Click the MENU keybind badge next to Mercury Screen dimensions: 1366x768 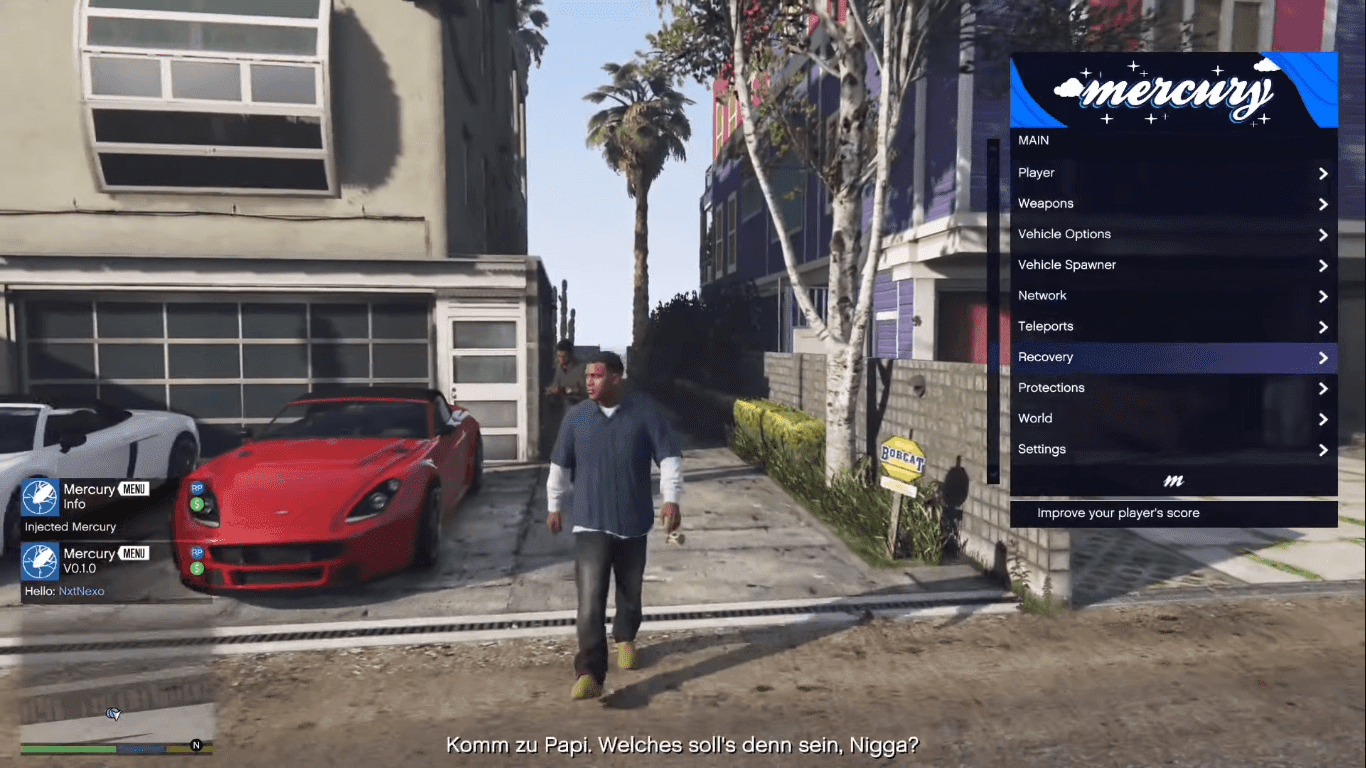(132, 488)
